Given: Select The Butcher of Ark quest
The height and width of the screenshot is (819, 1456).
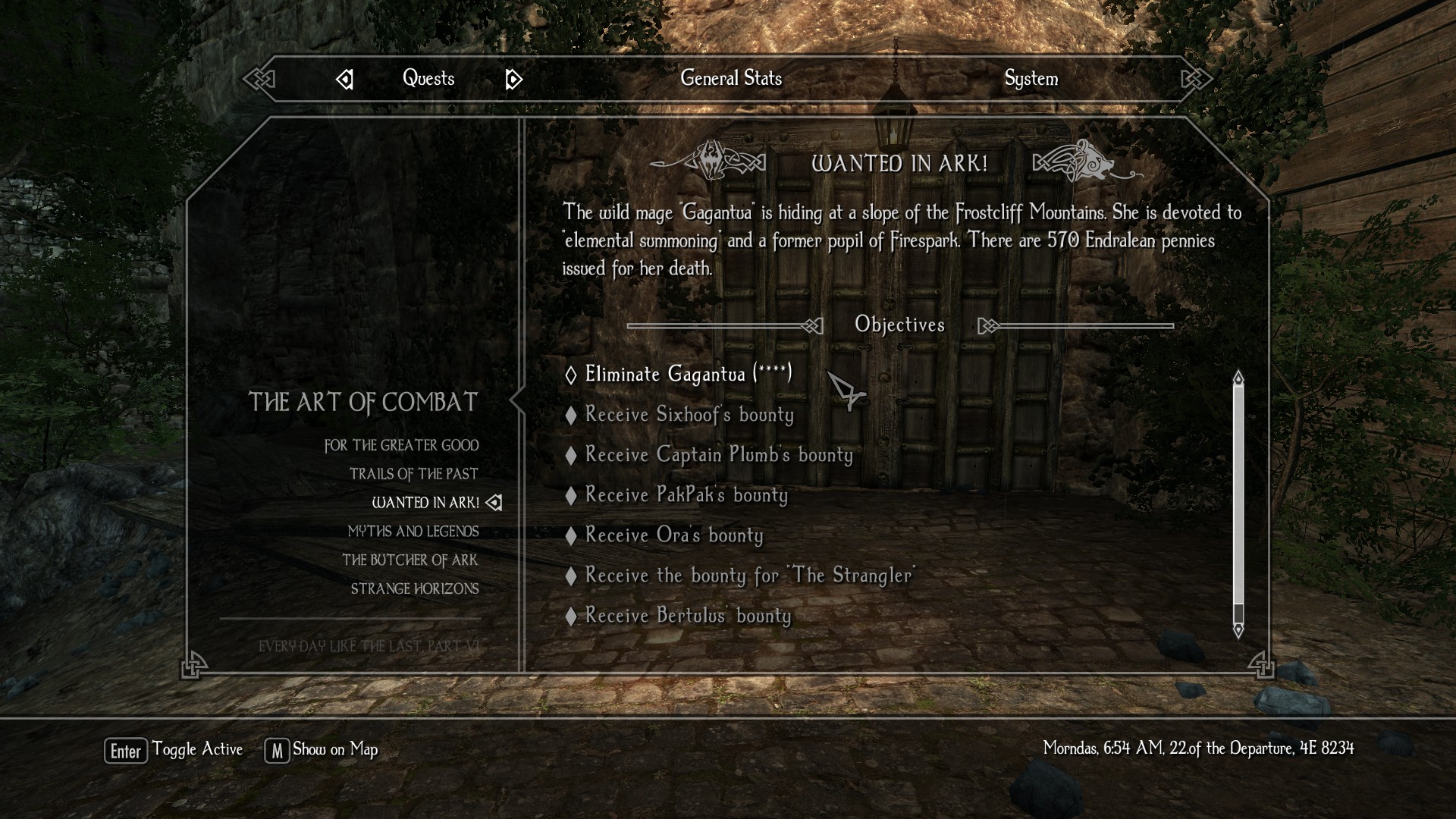Looking at the screenshot, I should tap(409, 560).
